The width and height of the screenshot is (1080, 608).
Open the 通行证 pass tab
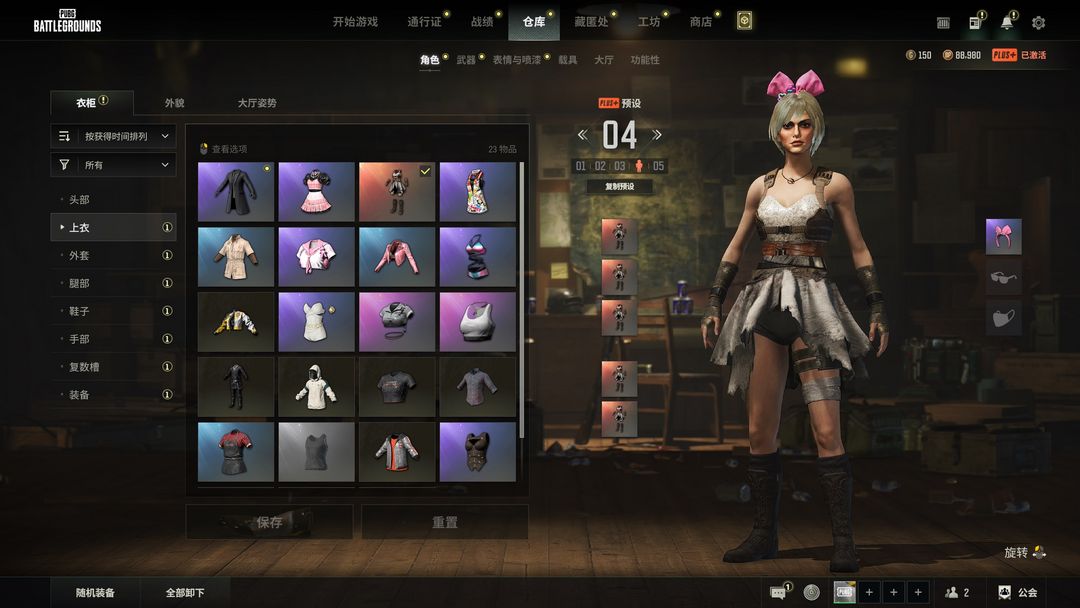click(x=424, y=22)
